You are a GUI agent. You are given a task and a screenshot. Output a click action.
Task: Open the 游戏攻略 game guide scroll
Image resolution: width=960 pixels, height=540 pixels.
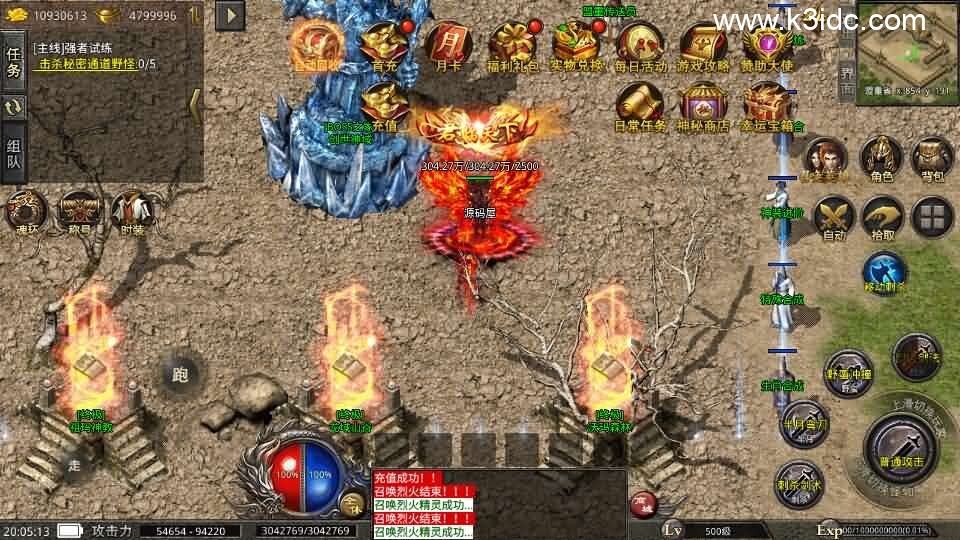704,43
